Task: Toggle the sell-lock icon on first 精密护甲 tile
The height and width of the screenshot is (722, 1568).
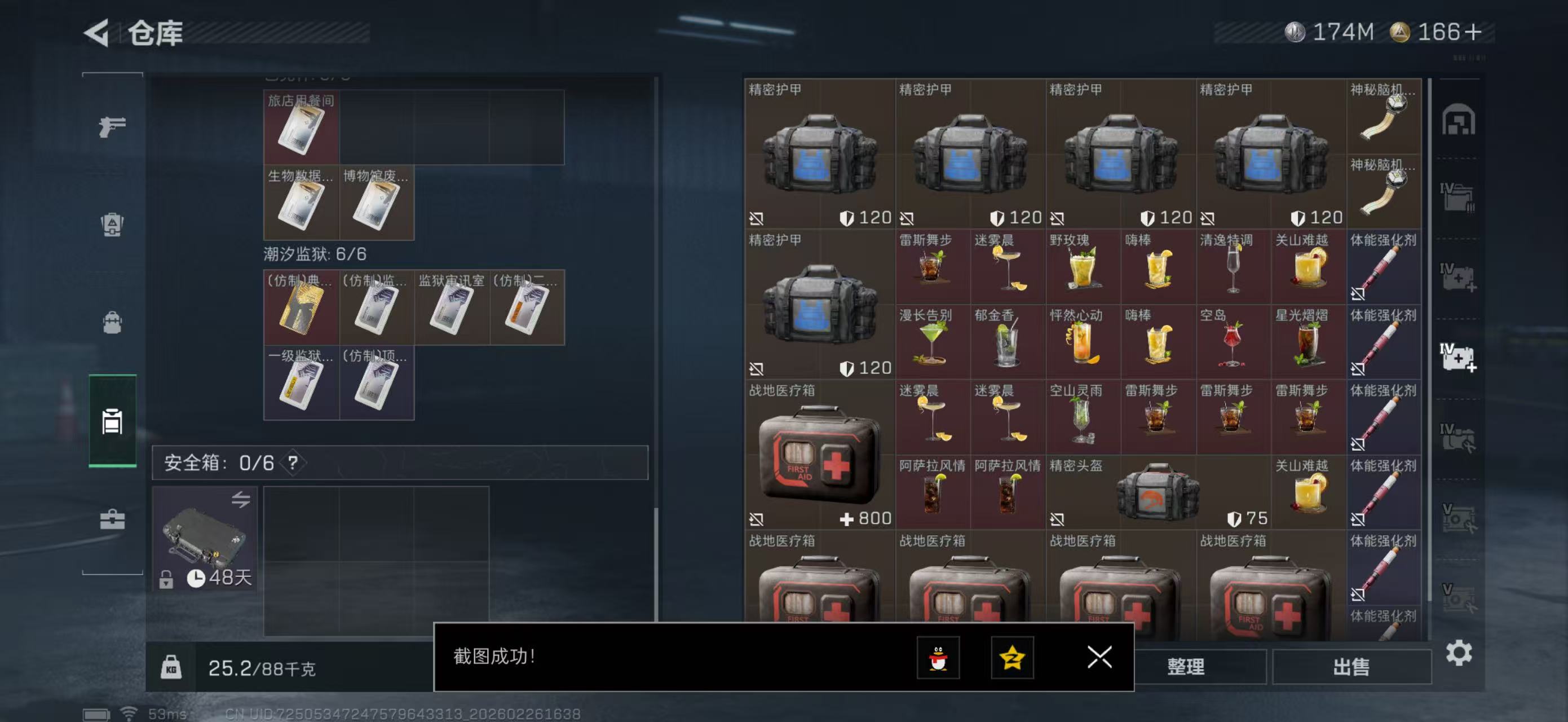Action: 758,217
